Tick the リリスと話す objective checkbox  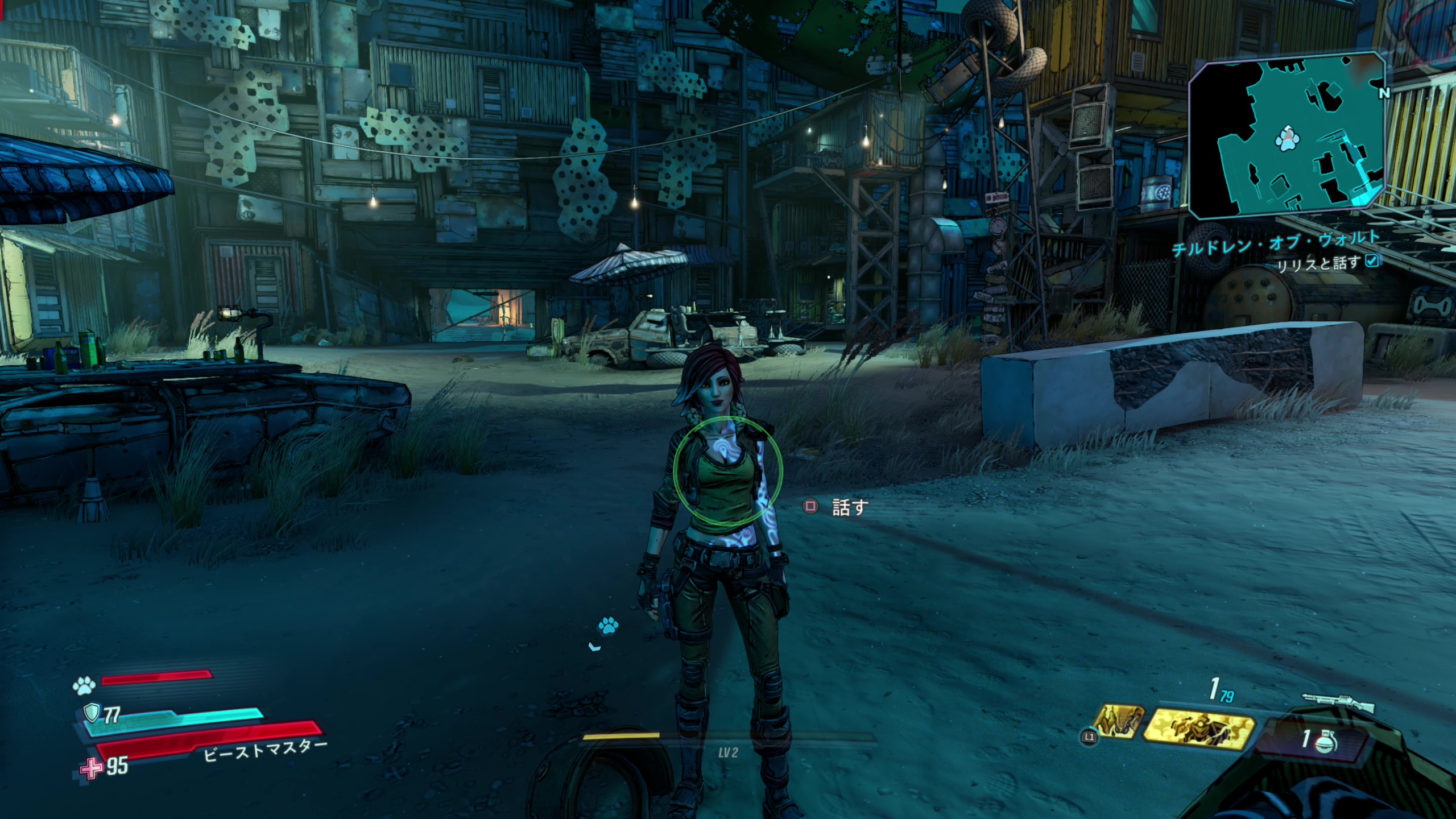pos(1372,261)
